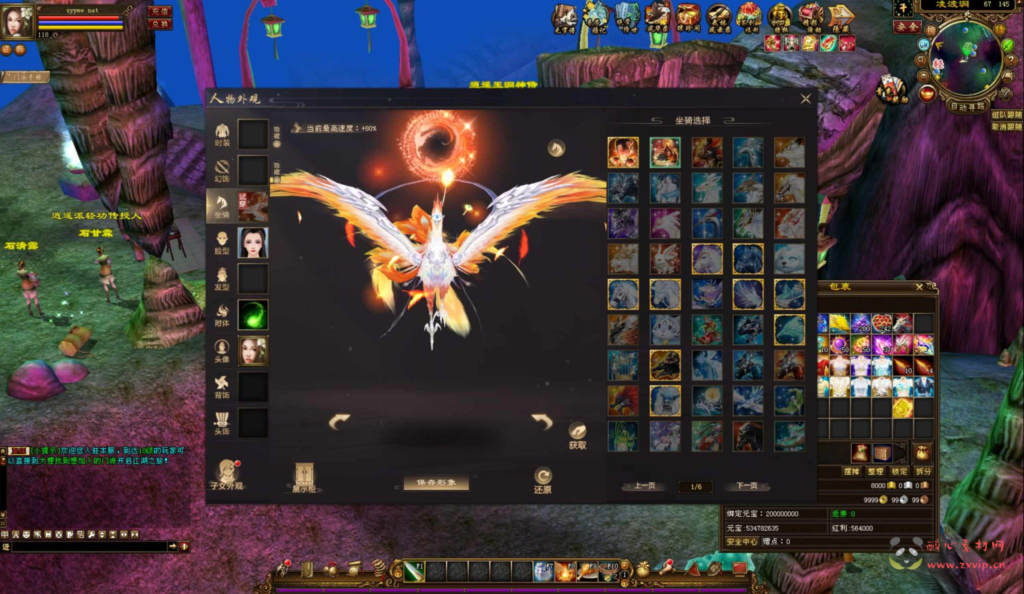Select the 脸型 face shape category
The image size is (1024, 594).
pyautogui.click(x=222, y=242)
